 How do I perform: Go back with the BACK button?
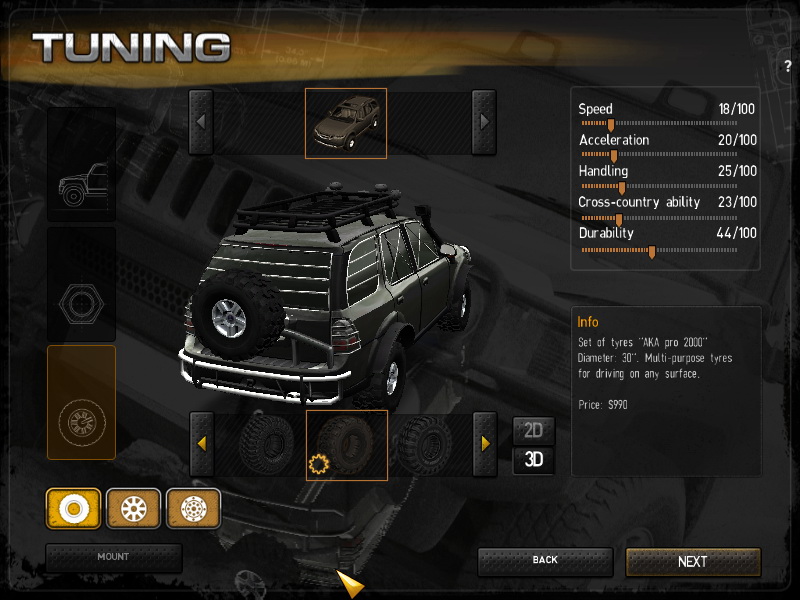tap(544, 561)
